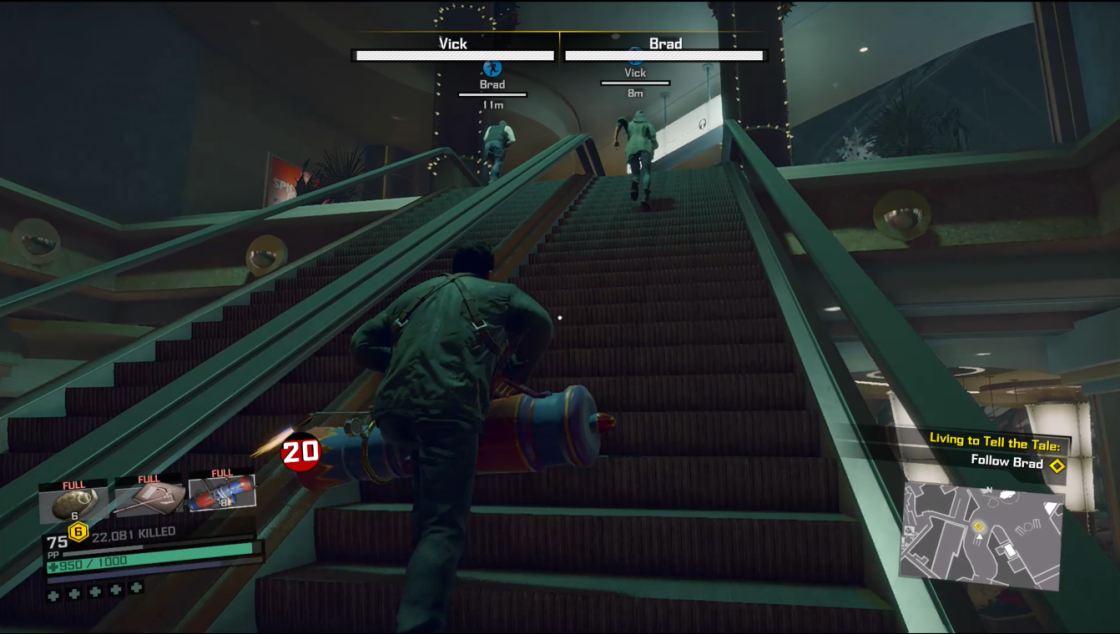Open the minimap
Viewport: 1120px width, 634px height.
click(980, 531)
